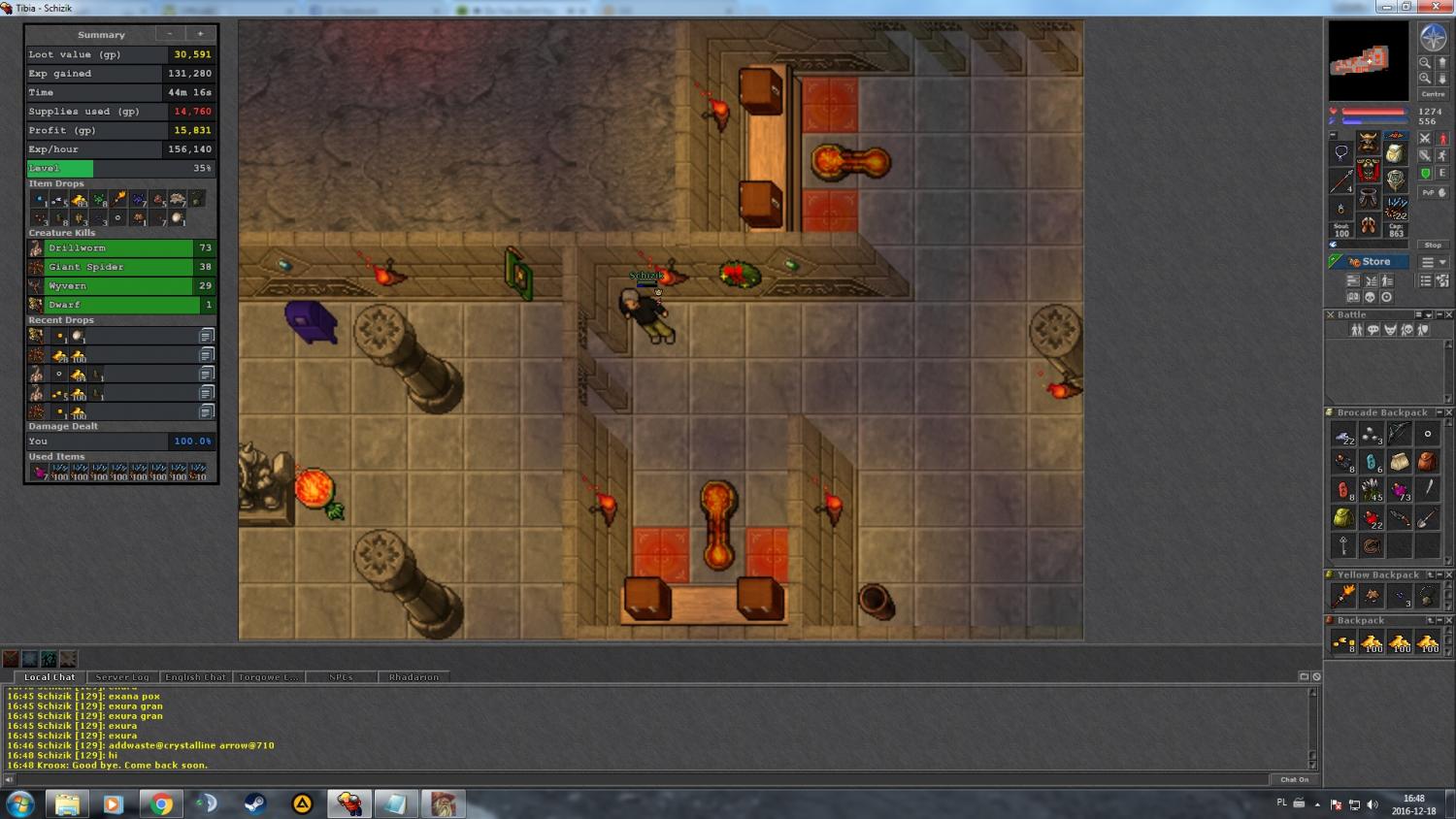
Task: Select the NPCs chat tab
Action: [x=341, y=677]
